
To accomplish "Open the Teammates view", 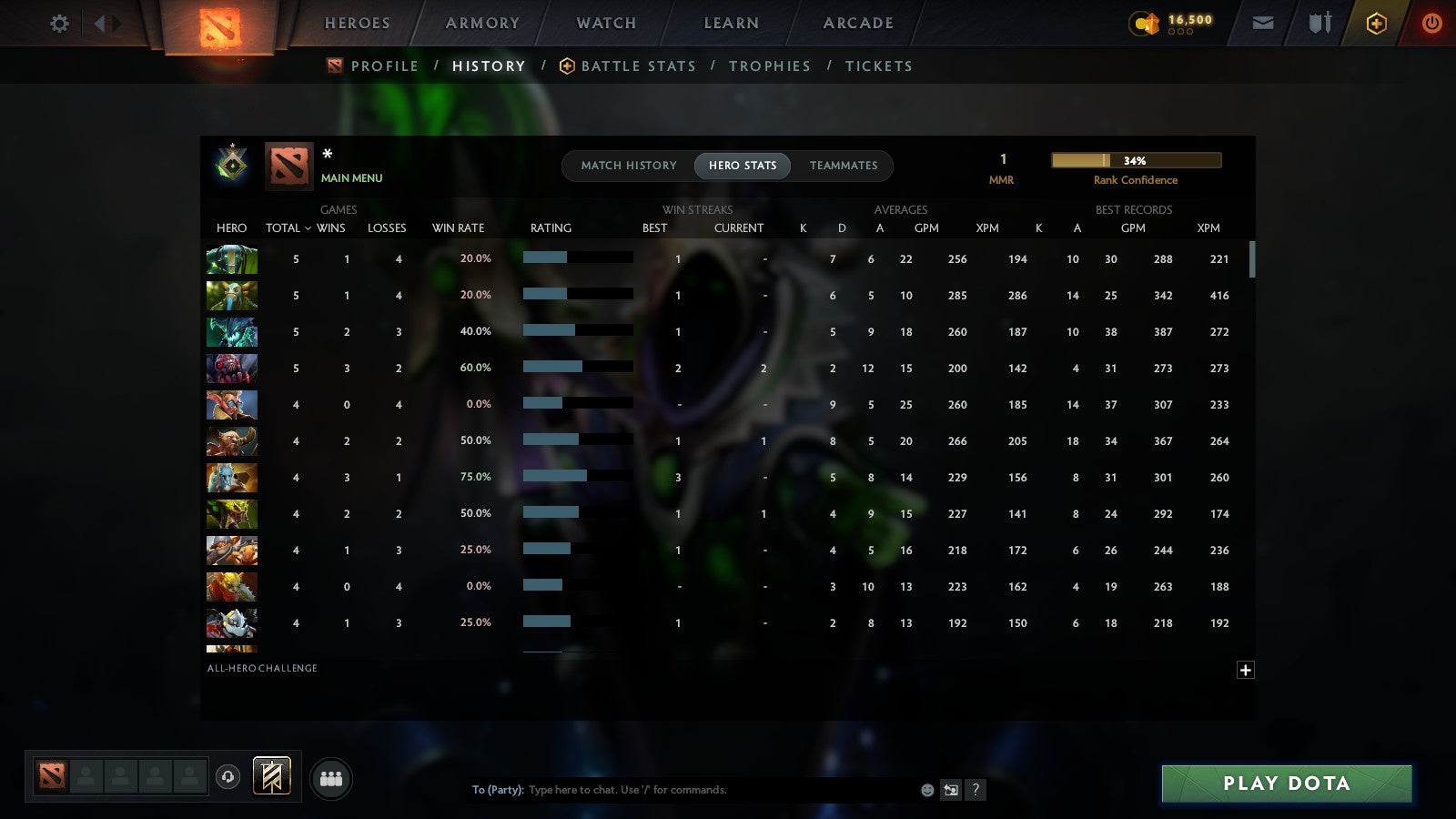I will [844, 166].
